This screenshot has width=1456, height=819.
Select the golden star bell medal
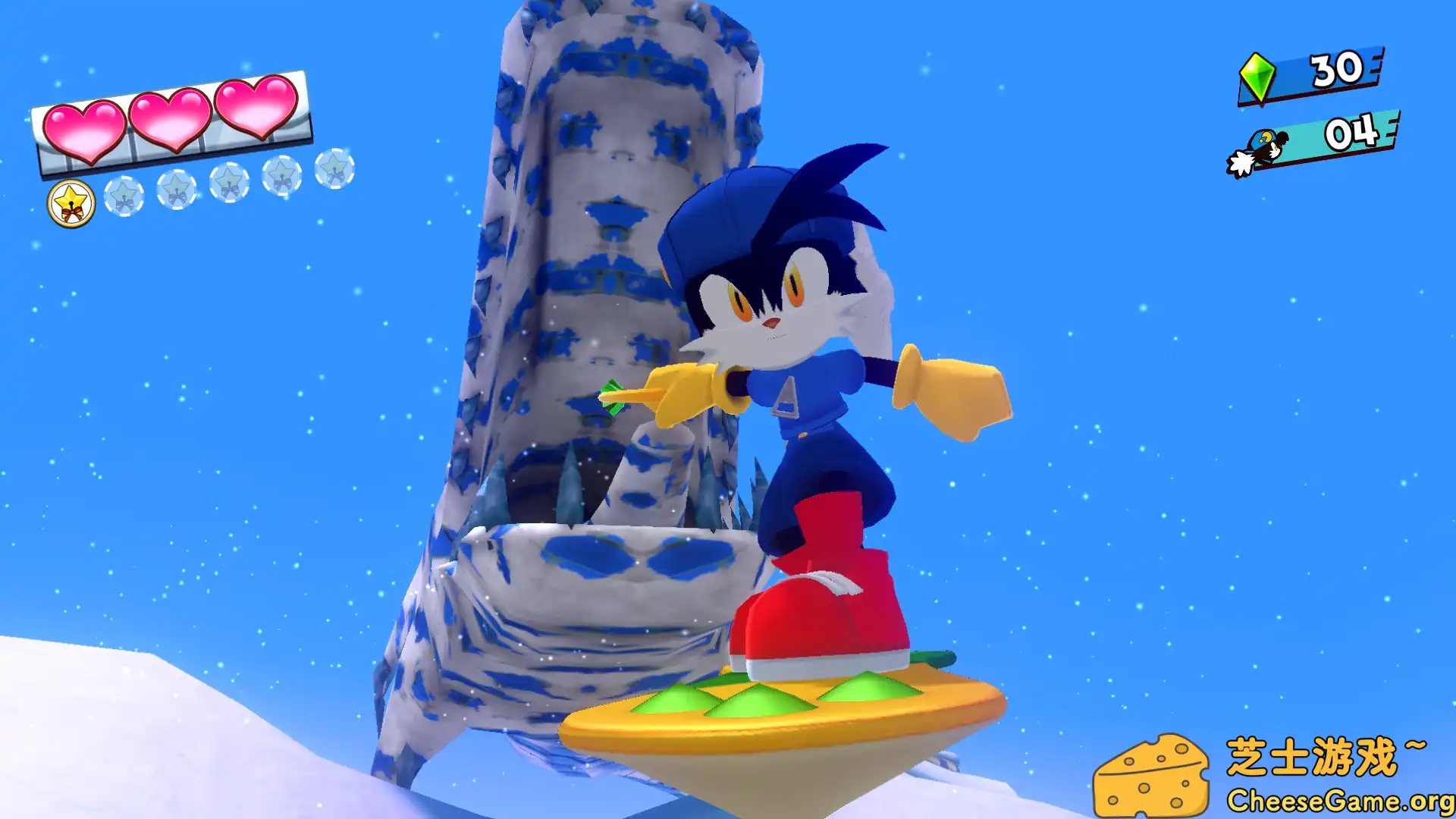pos(71,202)
